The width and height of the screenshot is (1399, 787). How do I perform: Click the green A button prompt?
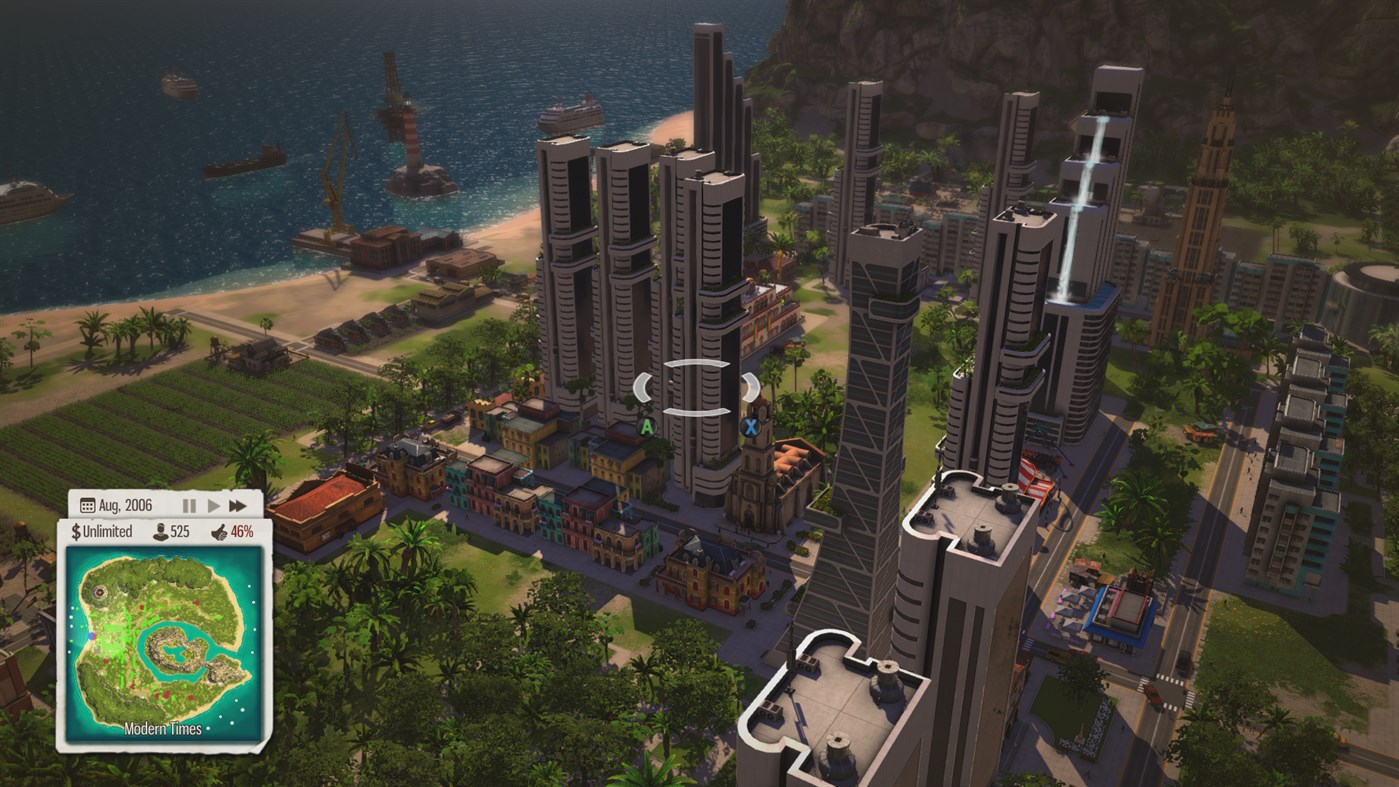(x=648, y=425)
